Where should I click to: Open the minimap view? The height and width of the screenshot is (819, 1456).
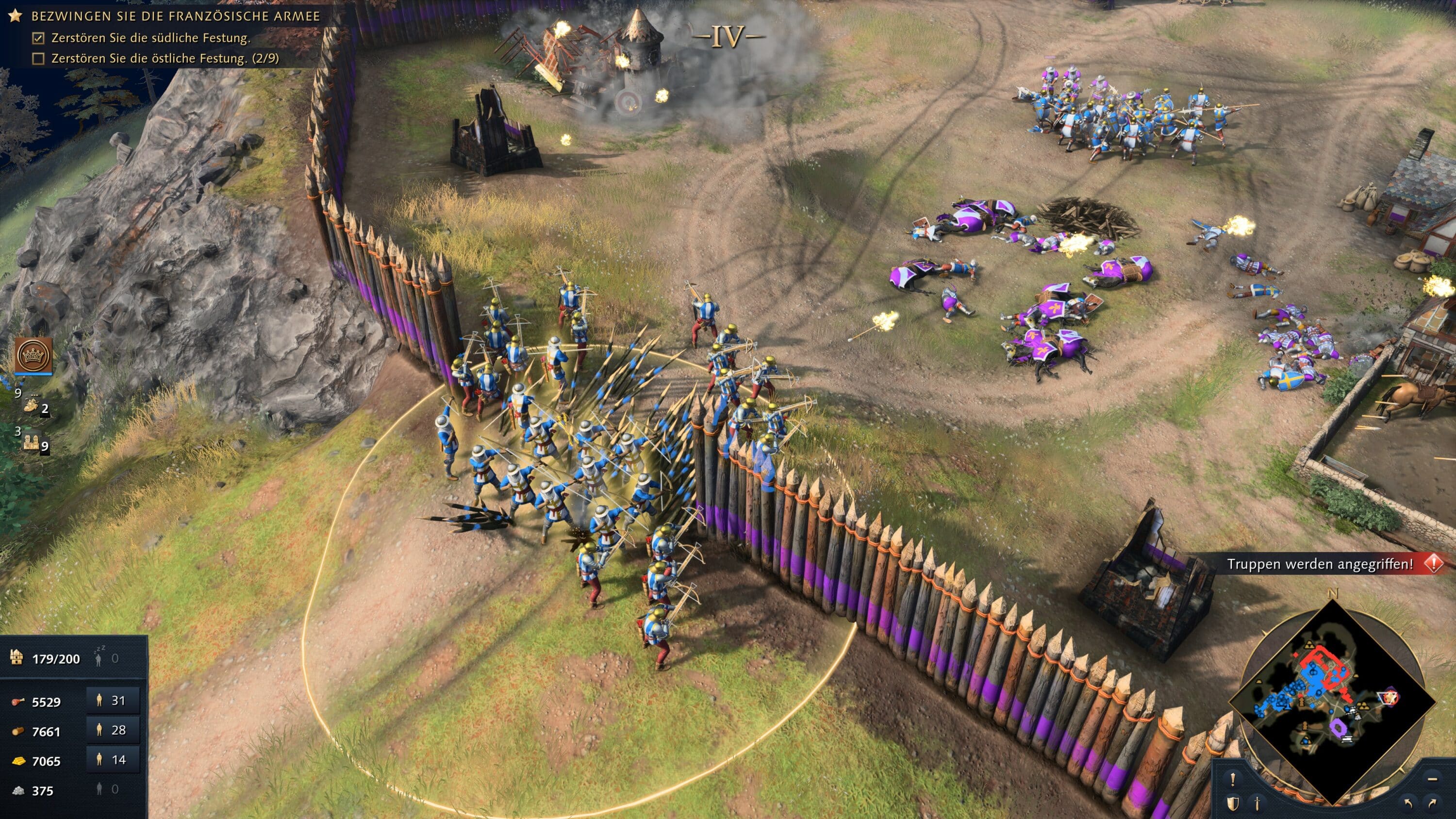[1333, 702]
